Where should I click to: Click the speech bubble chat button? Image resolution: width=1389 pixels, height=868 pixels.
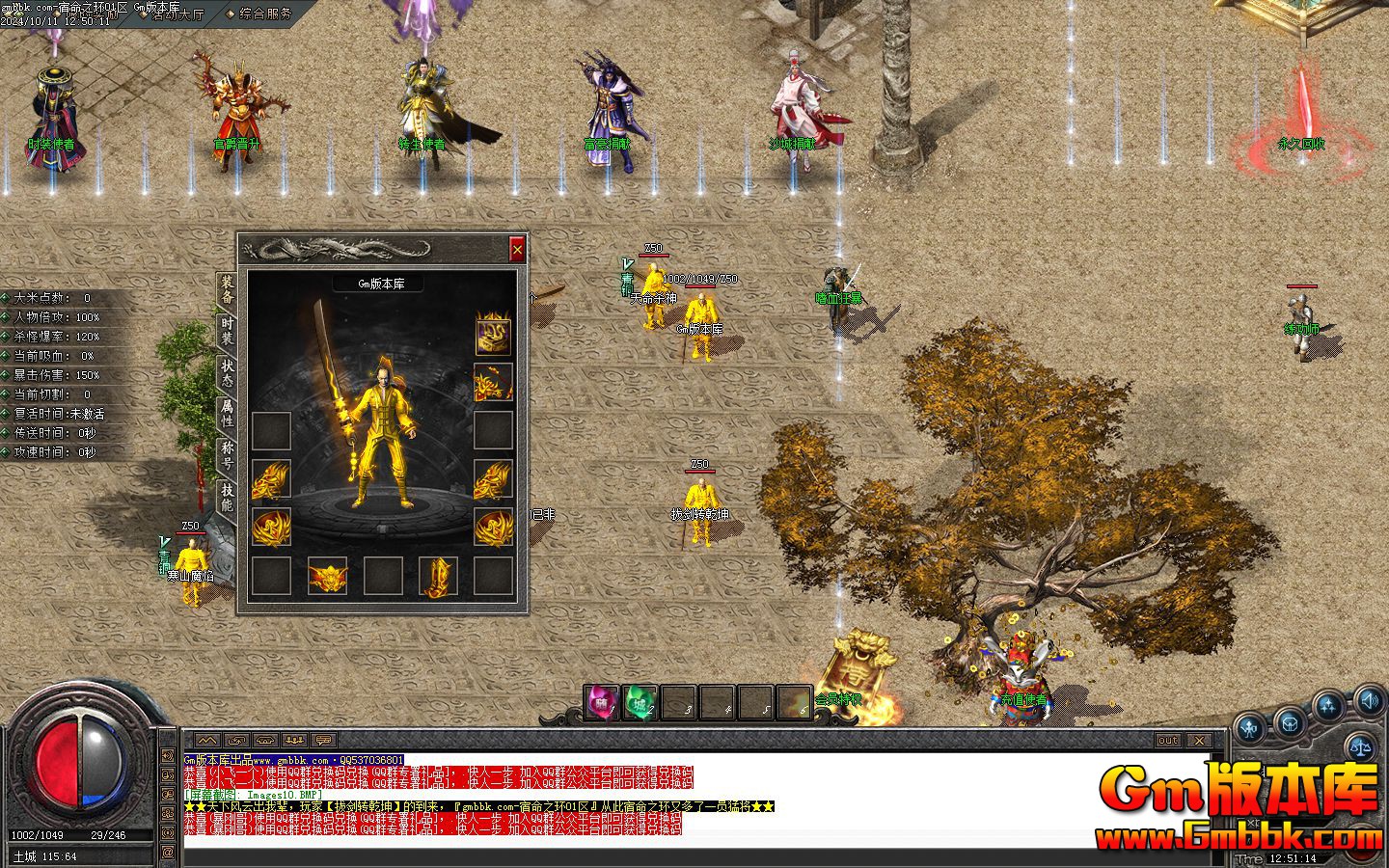click(323, 741)
